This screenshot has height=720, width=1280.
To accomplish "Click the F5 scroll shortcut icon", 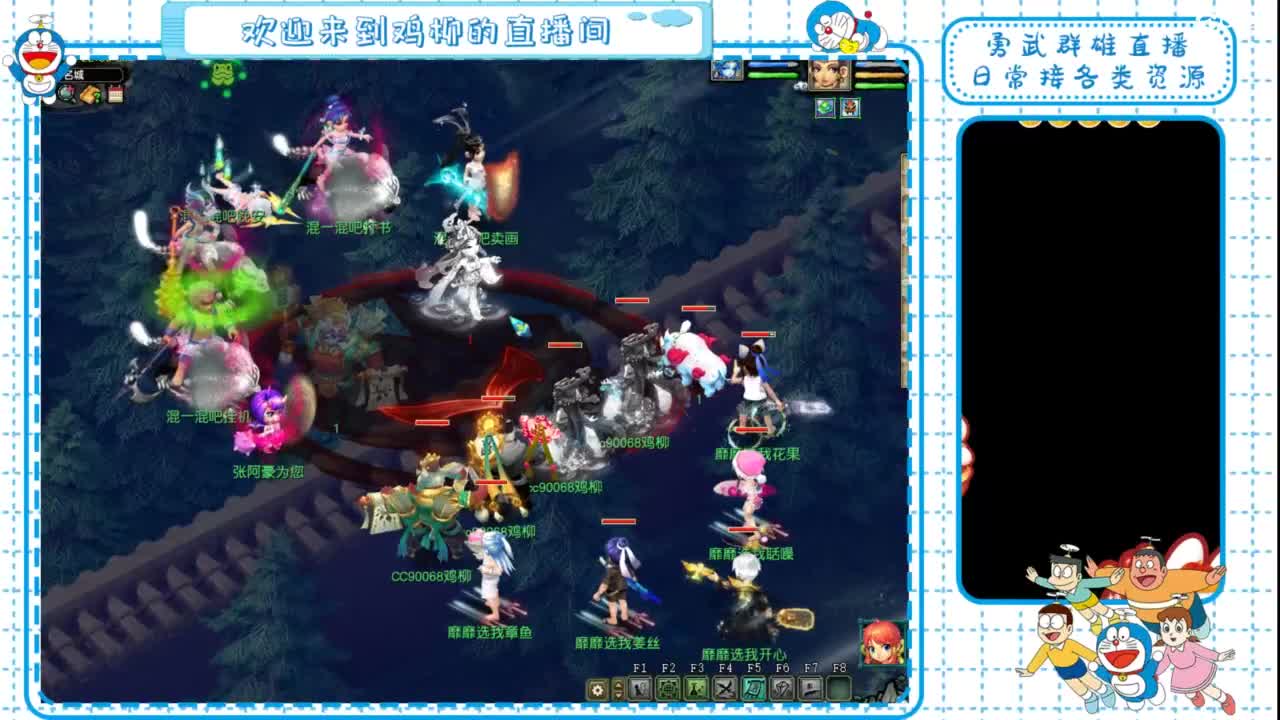I will tap(754, 688).
